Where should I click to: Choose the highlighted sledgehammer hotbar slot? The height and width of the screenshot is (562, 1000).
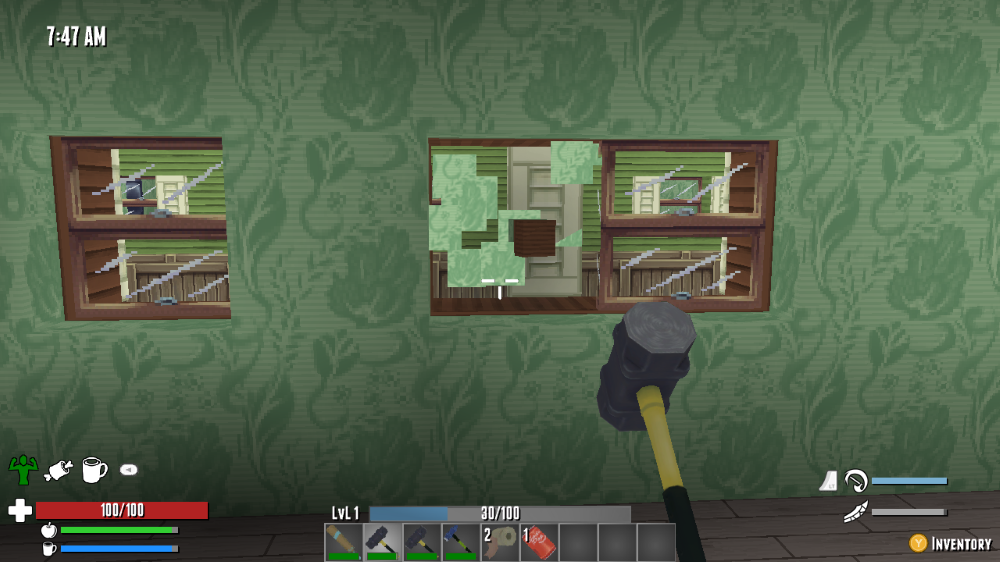tap(382, 541)
